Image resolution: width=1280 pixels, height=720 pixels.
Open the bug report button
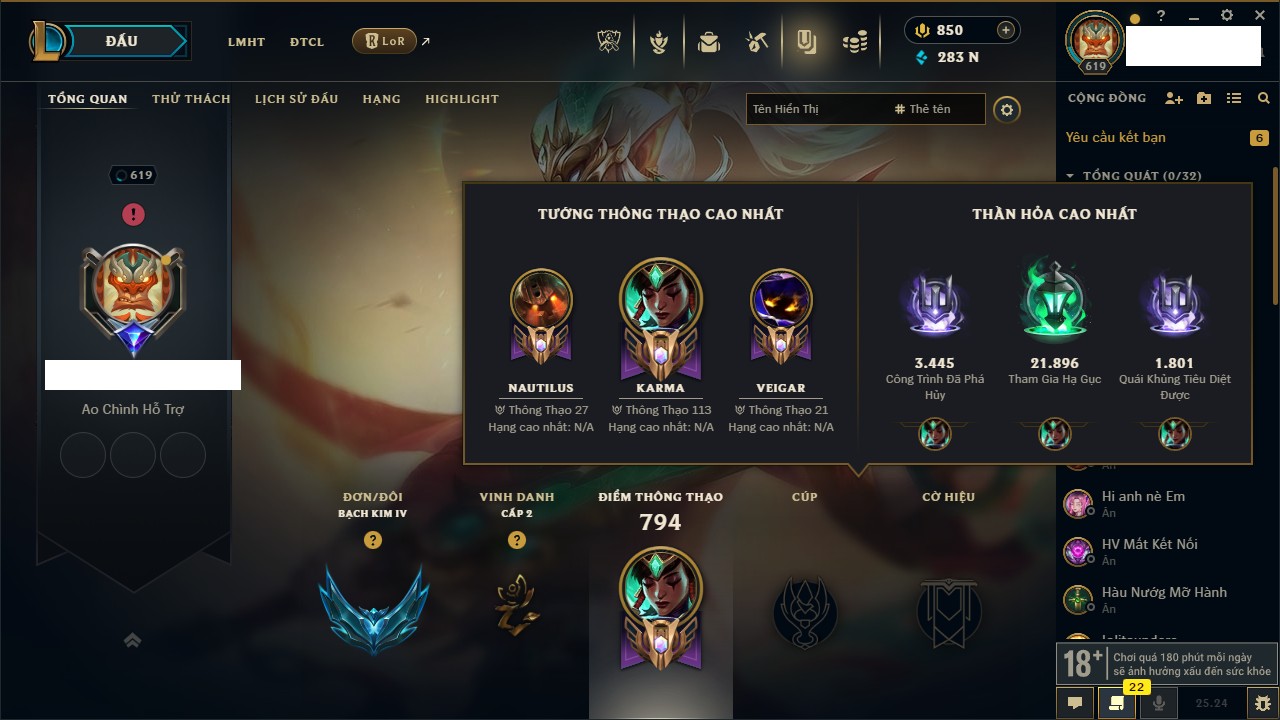1262,703
